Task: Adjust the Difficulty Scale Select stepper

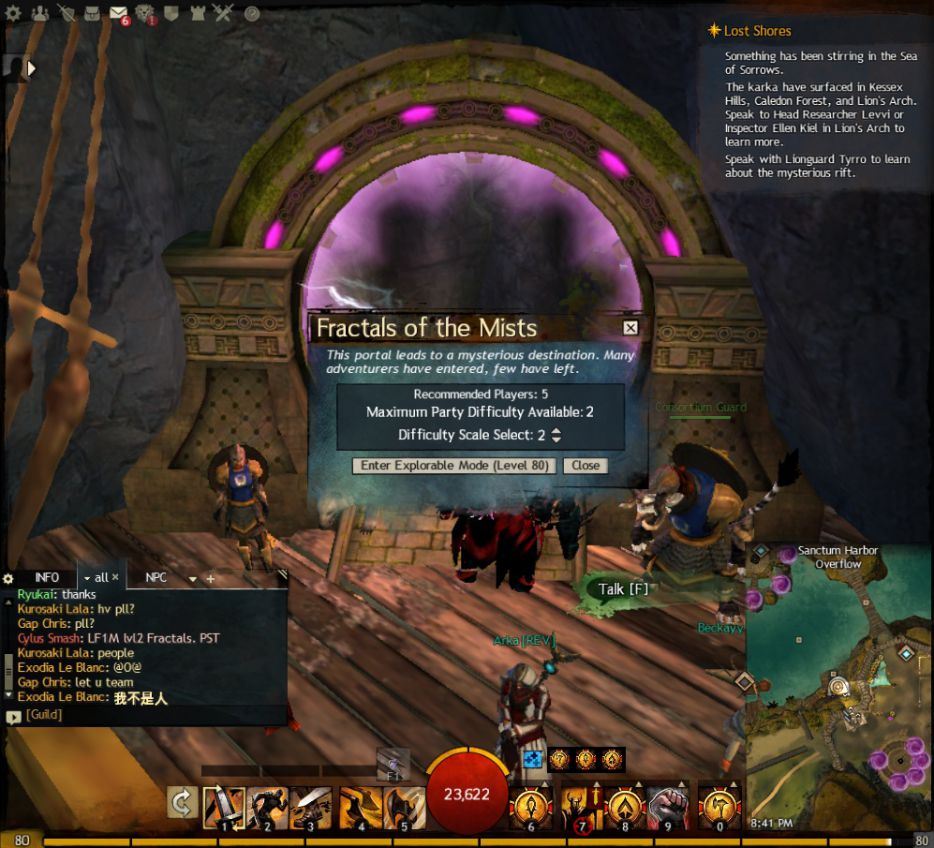Action: pyautogui.click(x=556, y=435)
